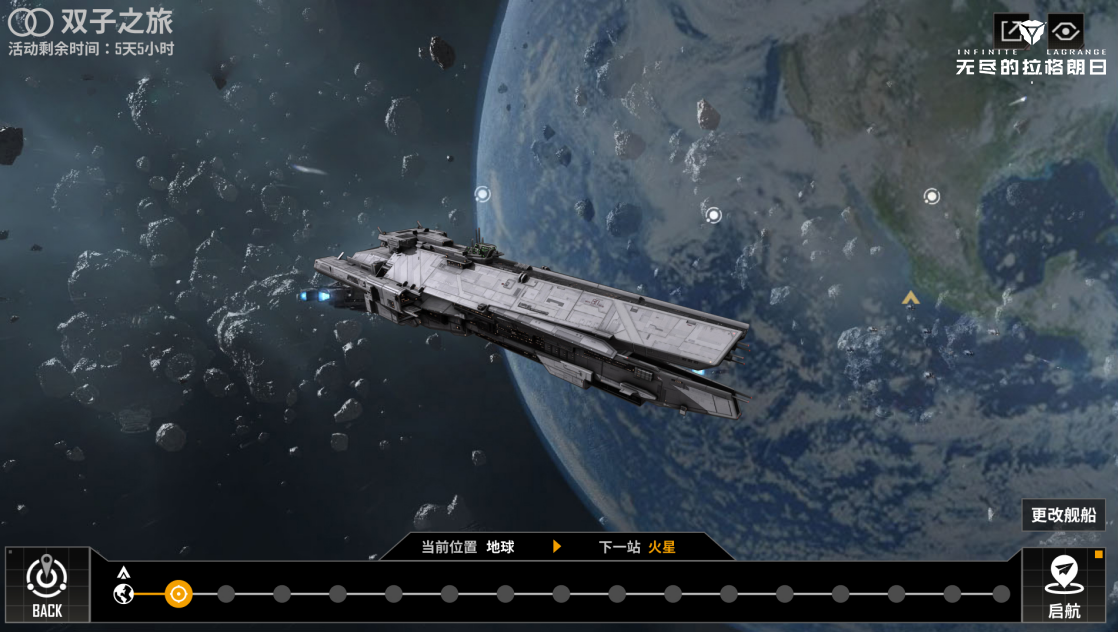The width and height of the screenshot is (1118, 632).
Task: Select the final node on the route track
Action: tap(1001, 594)
